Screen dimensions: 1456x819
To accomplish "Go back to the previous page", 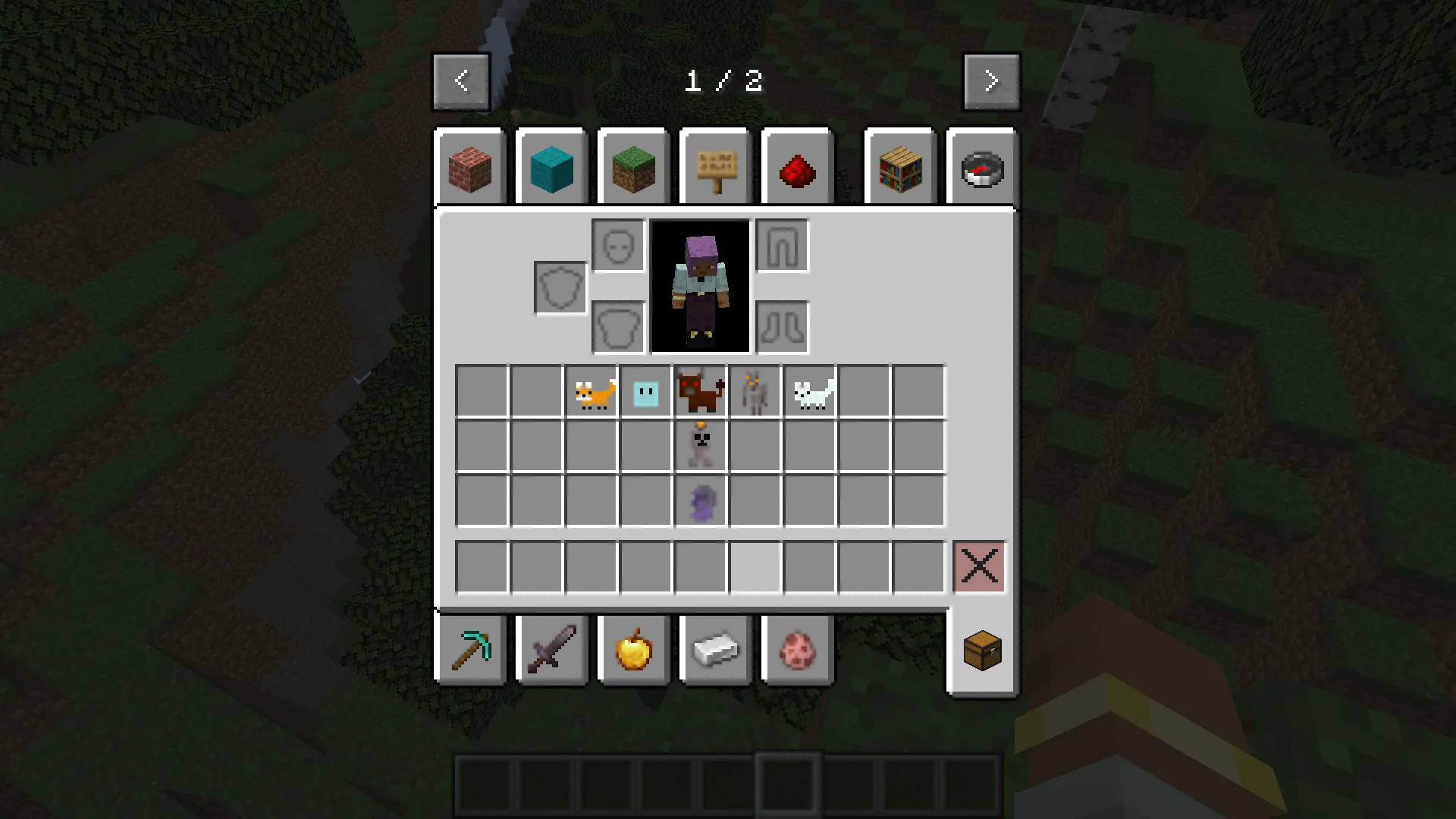I will (x=461, y=80).
